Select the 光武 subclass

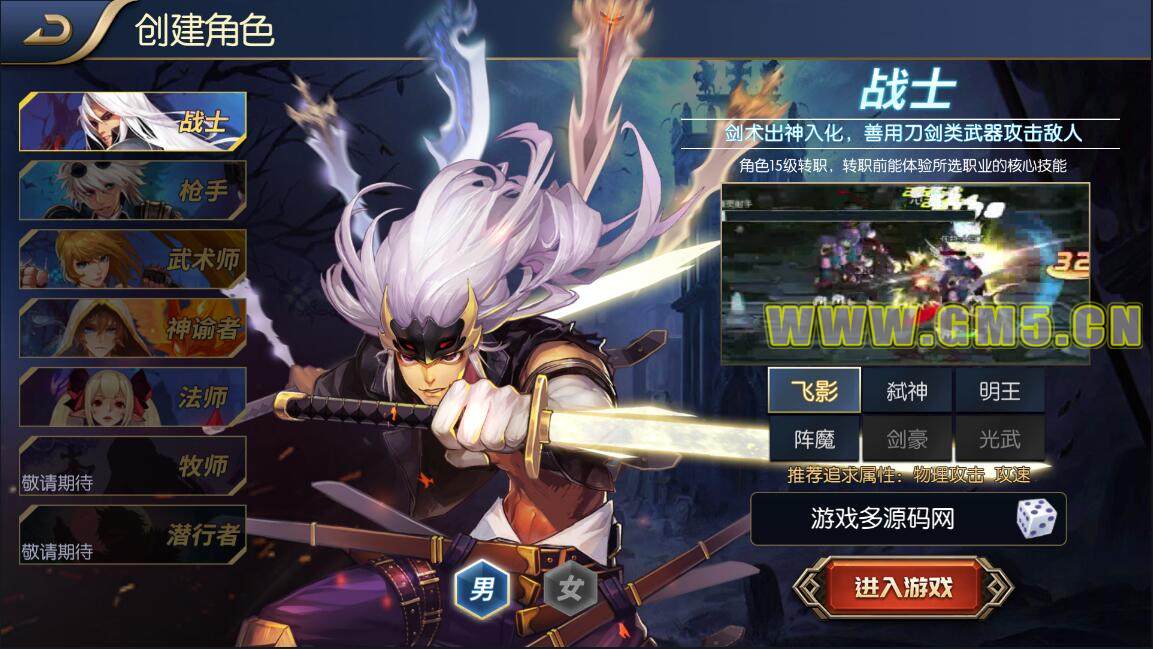click(999, 439)
